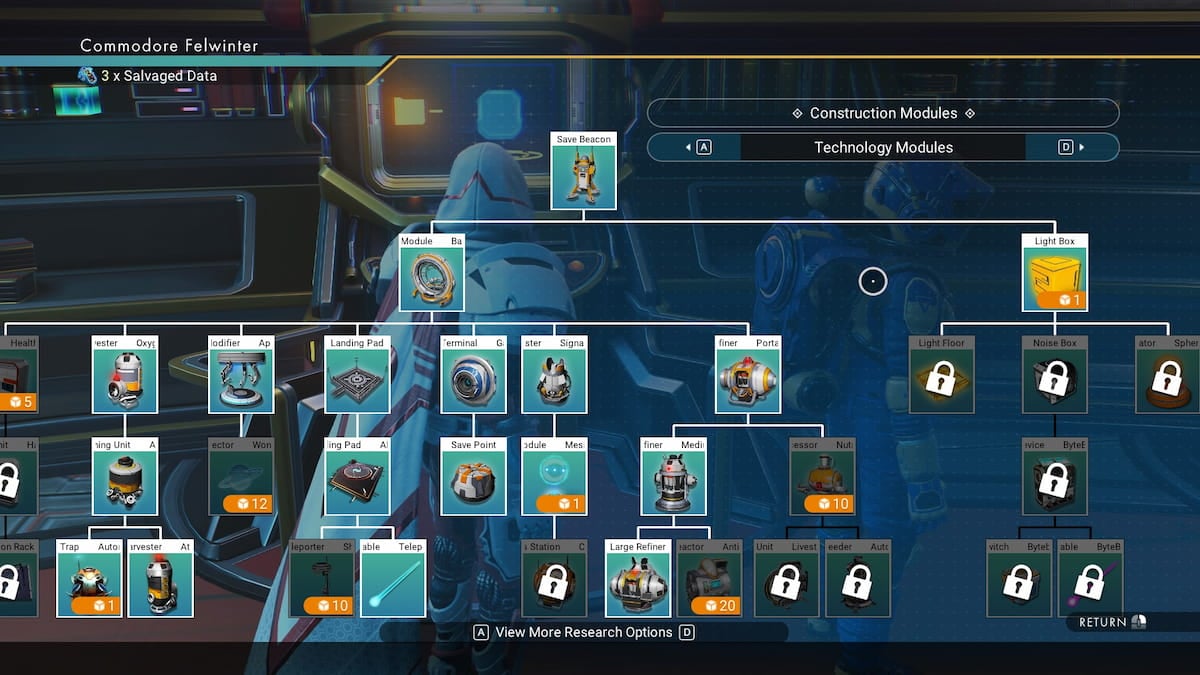The width and height of the screenshot is (1200, 675).
Task: Click the Return button
Action: [1112, 622]
